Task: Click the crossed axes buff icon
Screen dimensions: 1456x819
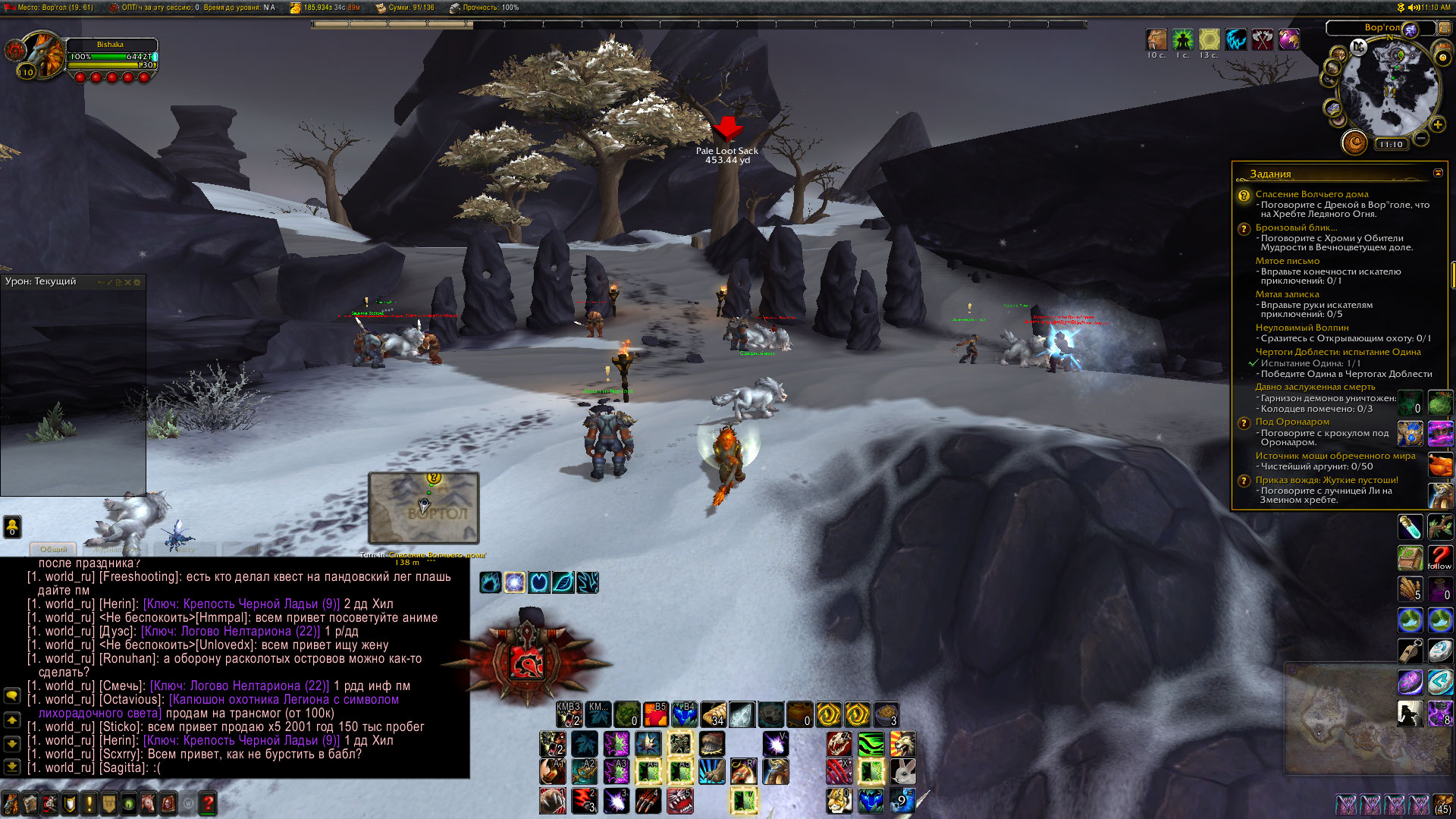Action: (1262, 39)
